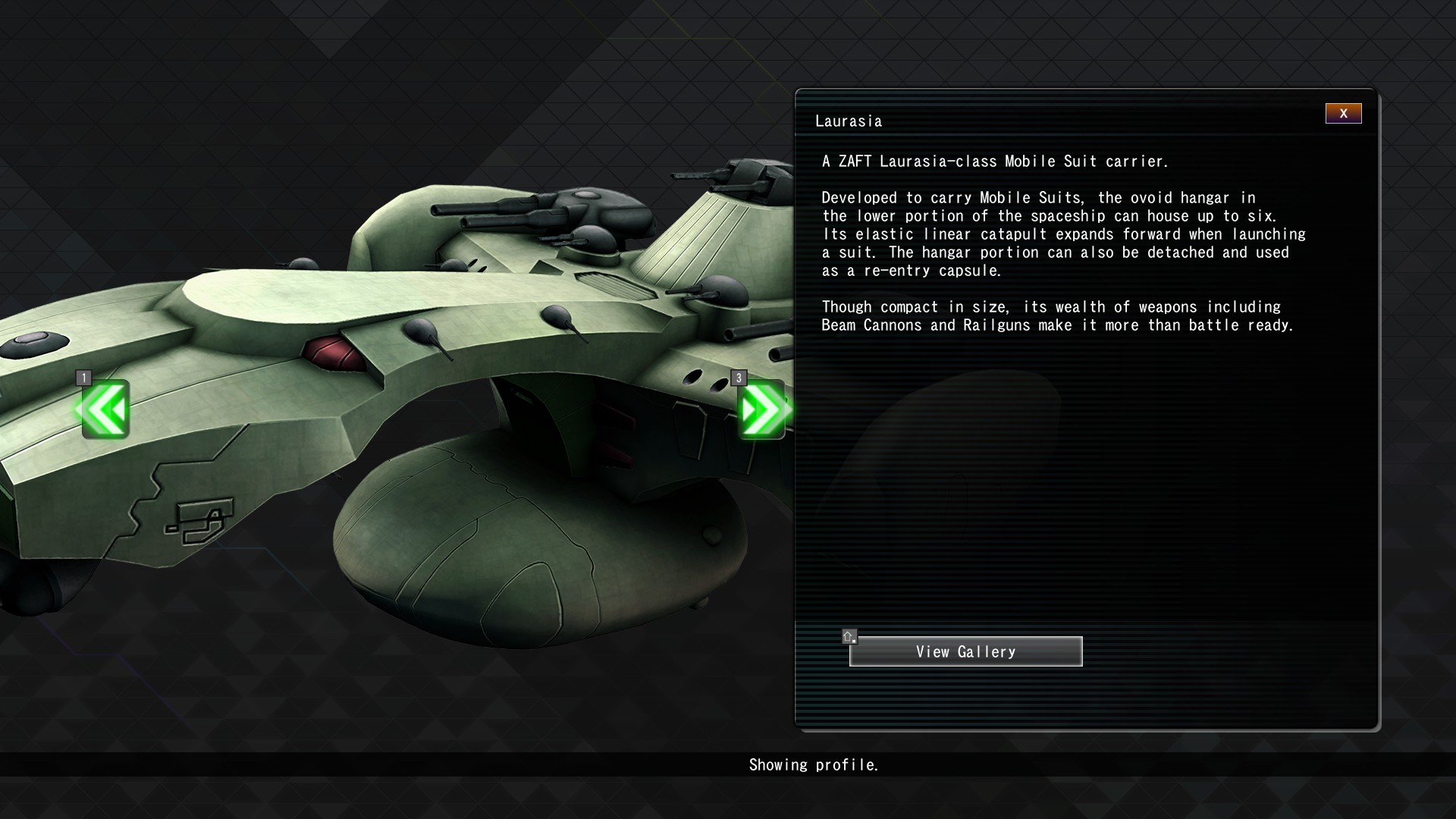Screen dimensions: 1456x819
Task: Close the Laurasia profile panel
Action: click(1343, 114)
